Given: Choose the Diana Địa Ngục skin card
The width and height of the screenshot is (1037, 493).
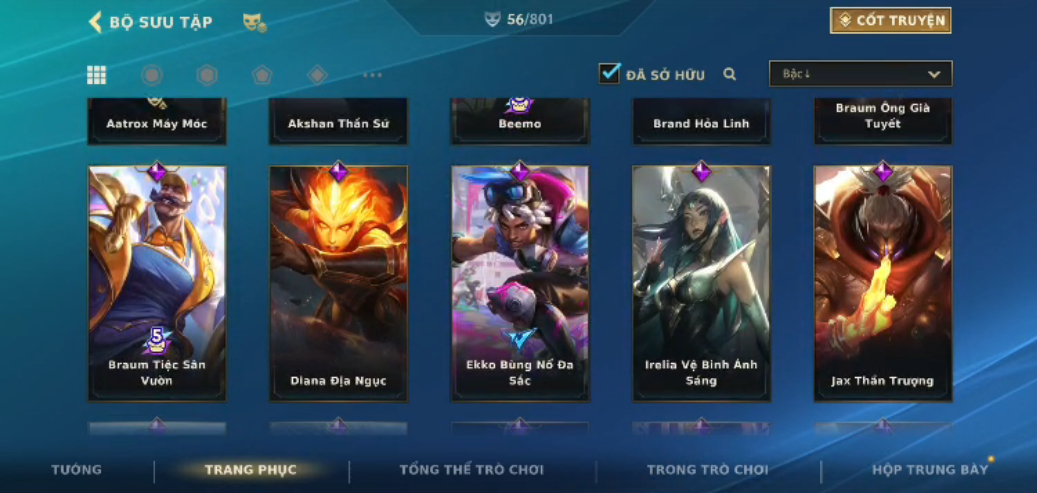Looking at the screenshot, I should coord(338,283).
